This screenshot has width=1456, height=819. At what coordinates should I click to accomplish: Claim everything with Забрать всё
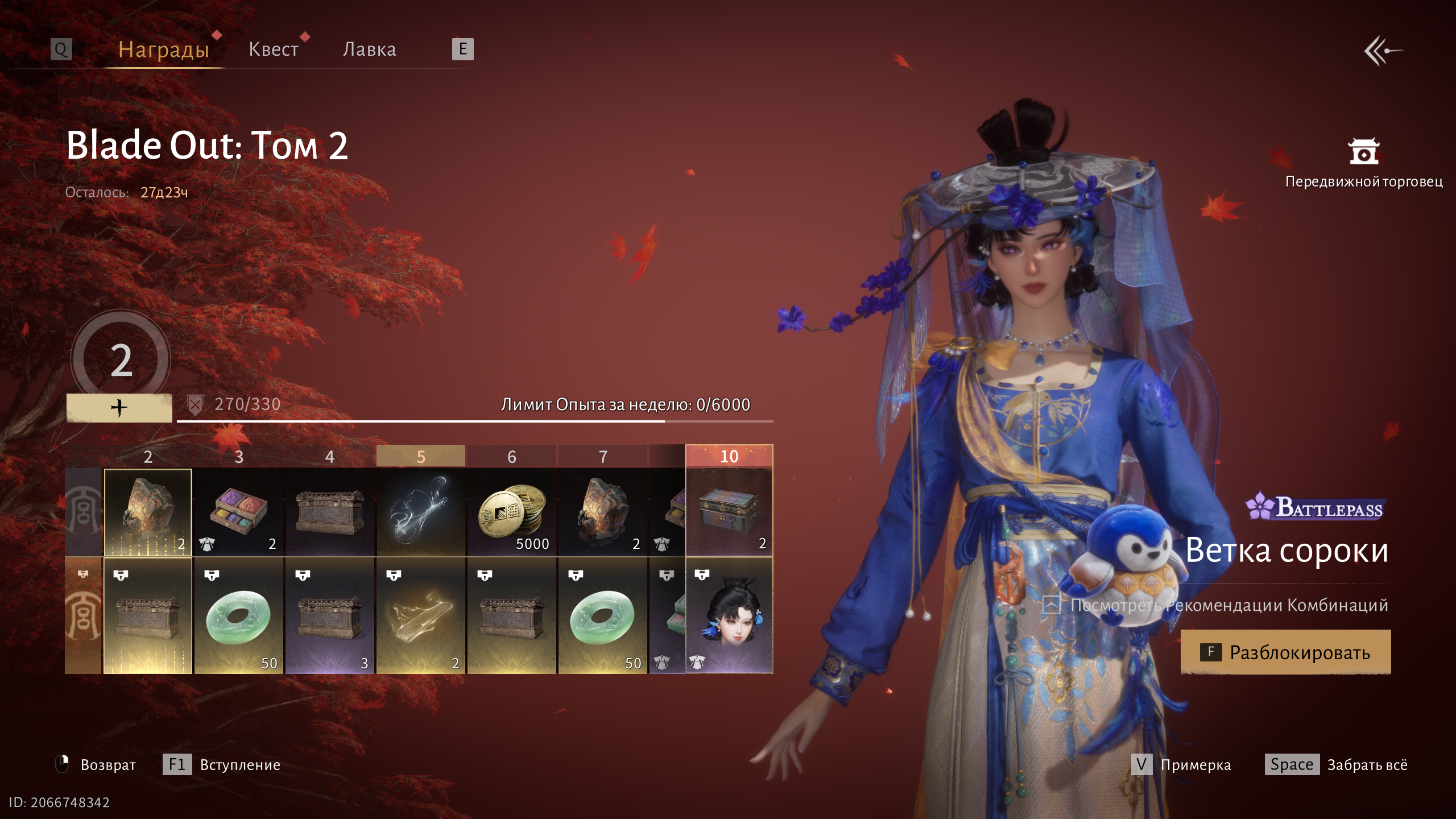(x=1337, y=764)
